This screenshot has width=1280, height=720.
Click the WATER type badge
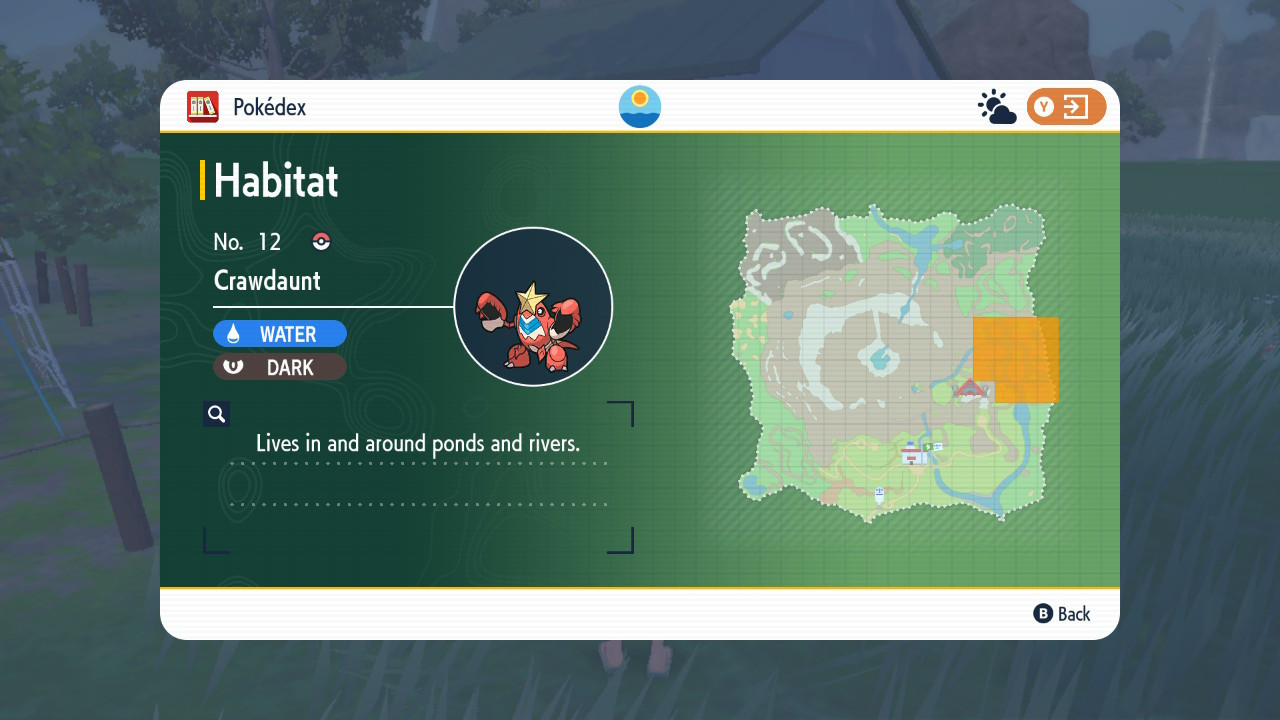(280, 334)
